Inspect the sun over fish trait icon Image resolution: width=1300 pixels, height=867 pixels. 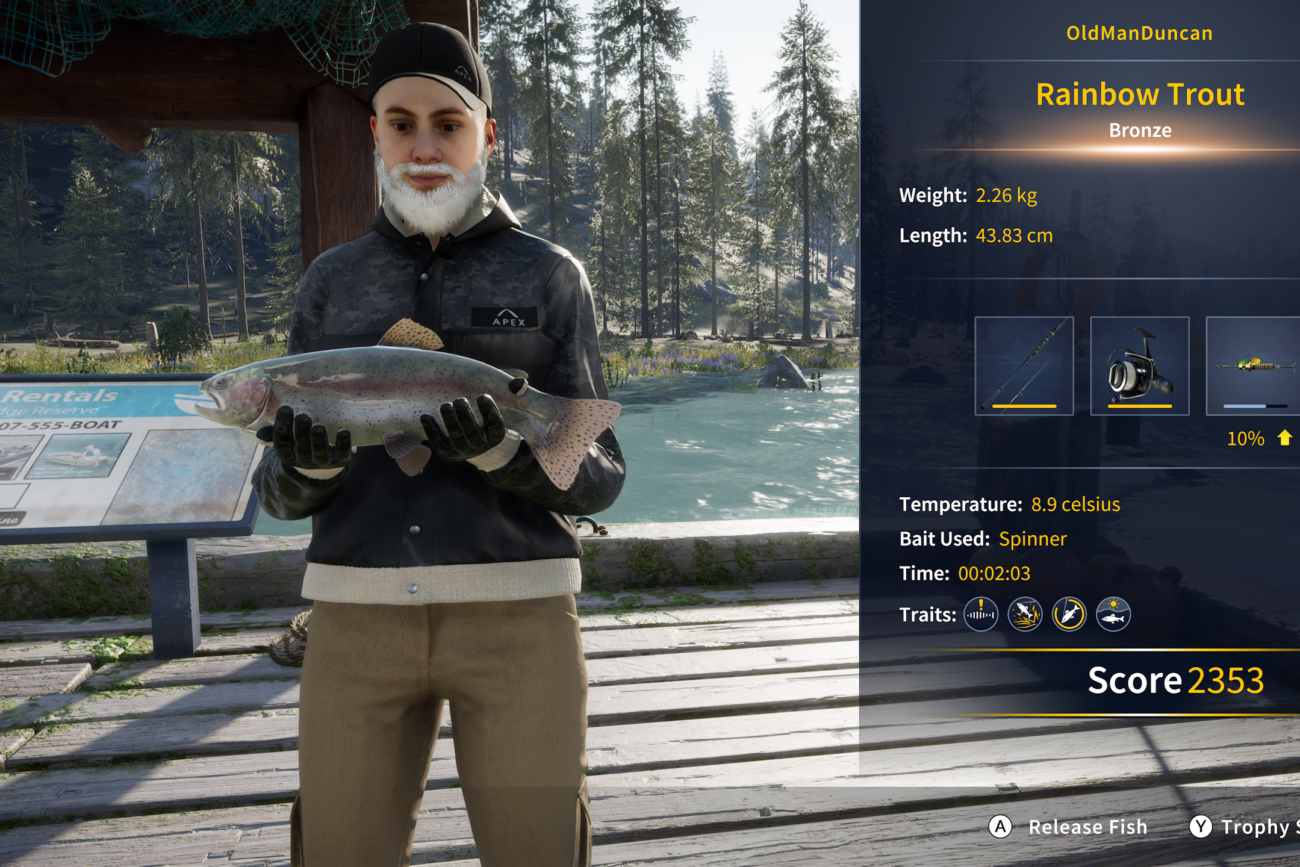coord(1113,614)
